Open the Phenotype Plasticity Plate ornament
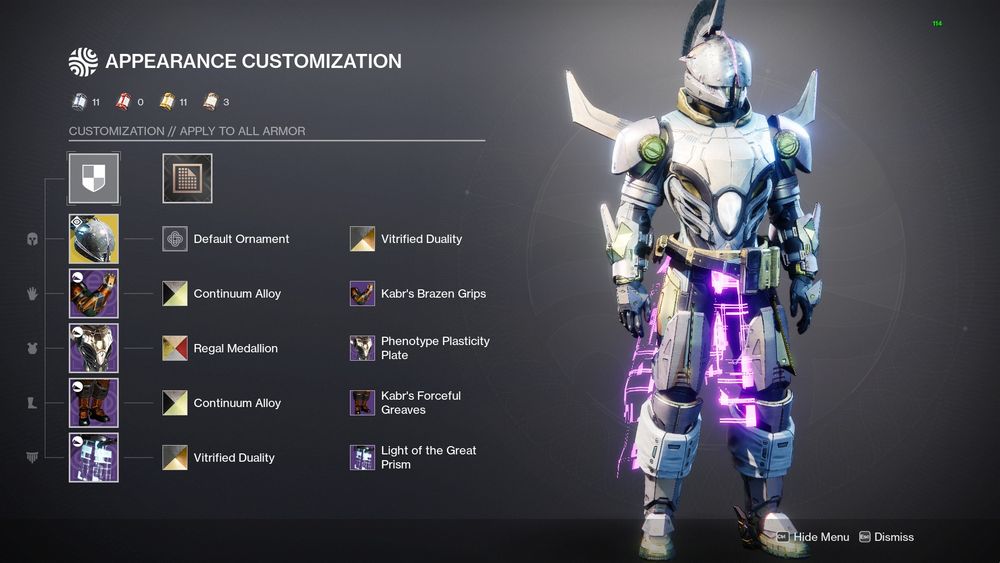 (x=362, y=348)
